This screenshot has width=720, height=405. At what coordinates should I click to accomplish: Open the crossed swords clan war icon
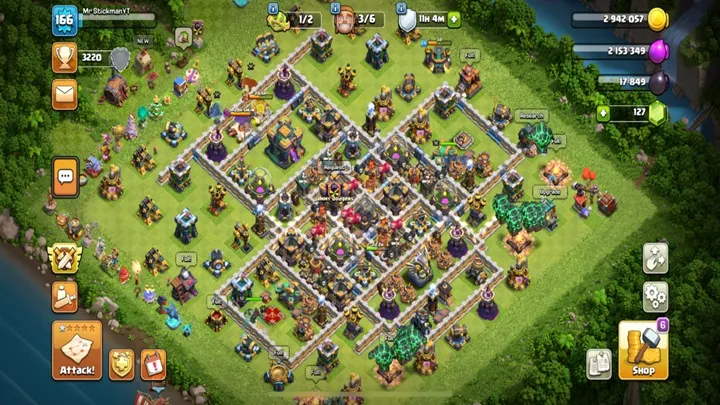click(65, 258)
